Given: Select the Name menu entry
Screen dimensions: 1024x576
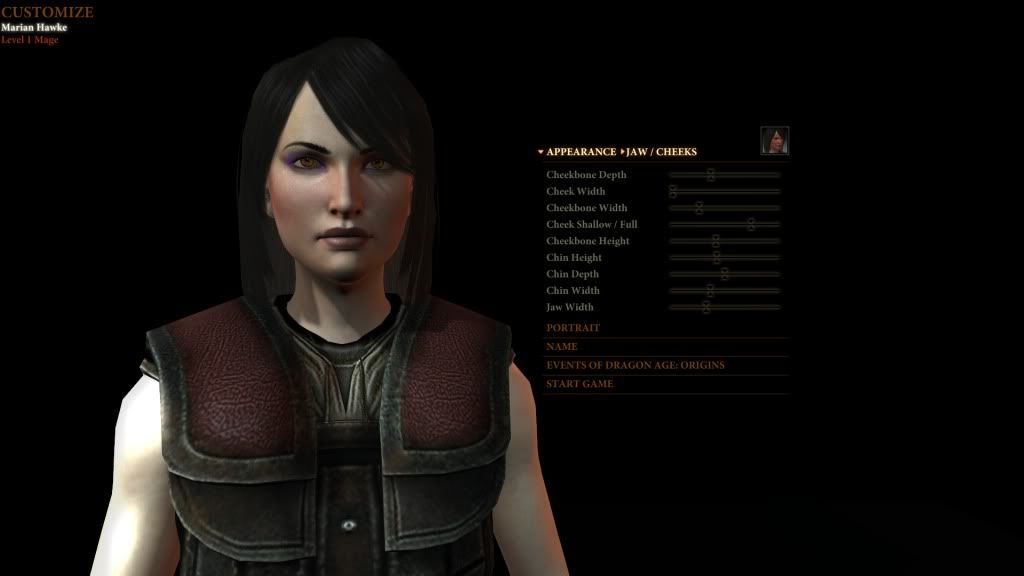Looking at the screenshot, I should click(562, 347).
